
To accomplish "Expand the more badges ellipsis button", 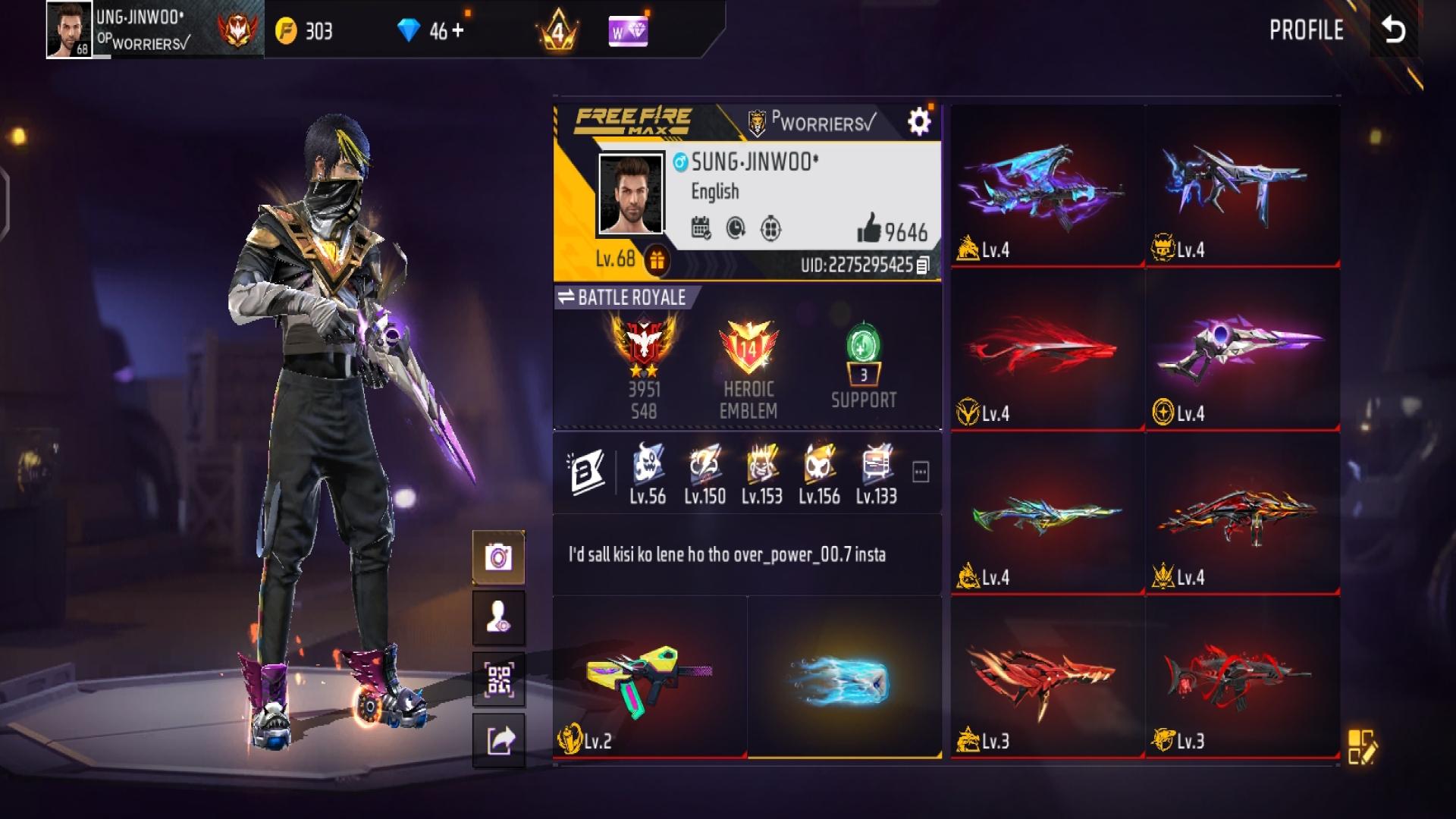I will (921, 472).
